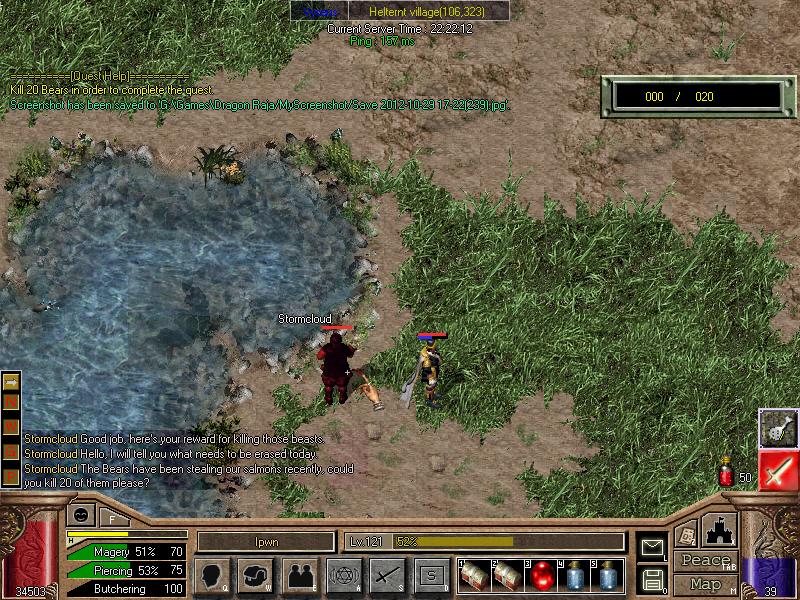800x600 pixels.
Task: Open the mail envelope icon
Action: pyautogui.click(x=652, y=547)
